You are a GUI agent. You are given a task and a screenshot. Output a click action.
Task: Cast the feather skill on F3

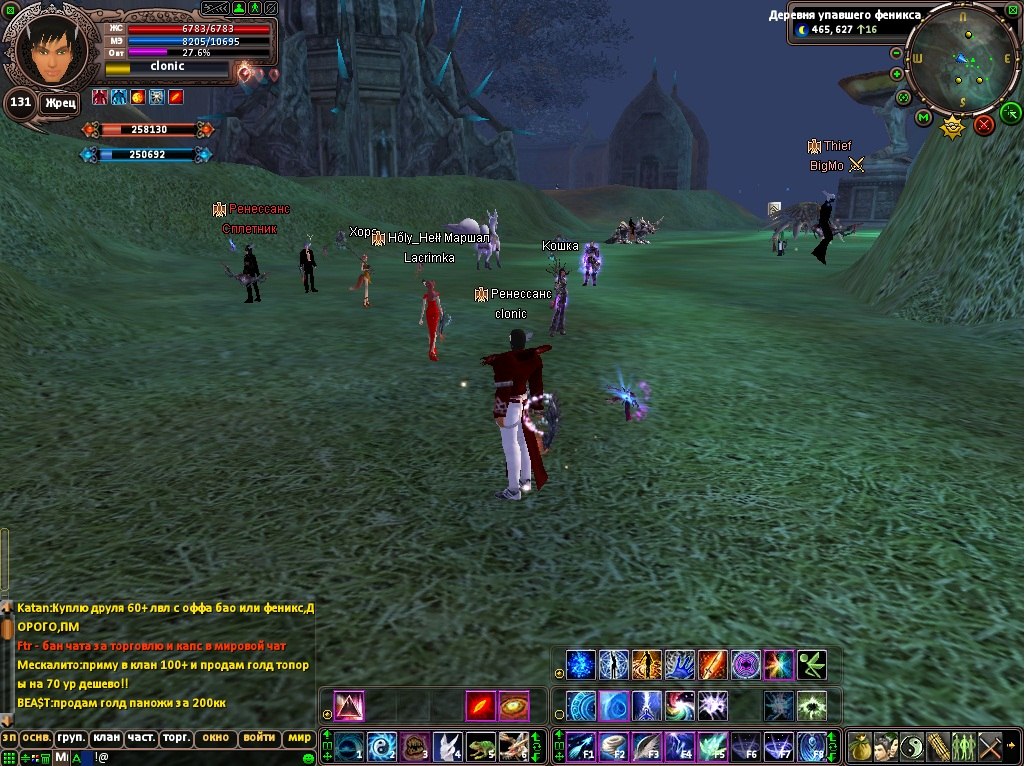646,746
